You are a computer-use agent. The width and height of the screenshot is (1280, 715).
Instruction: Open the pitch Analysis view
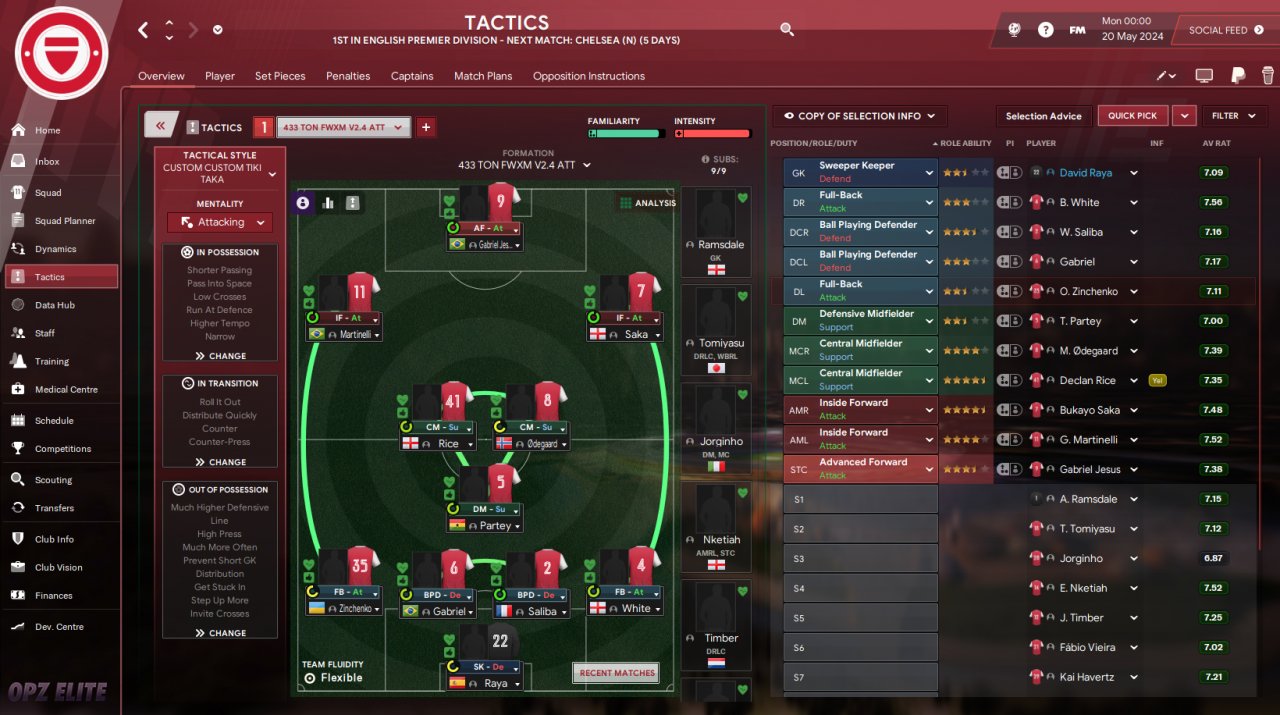pyautogui.click(x=648, y=203)
